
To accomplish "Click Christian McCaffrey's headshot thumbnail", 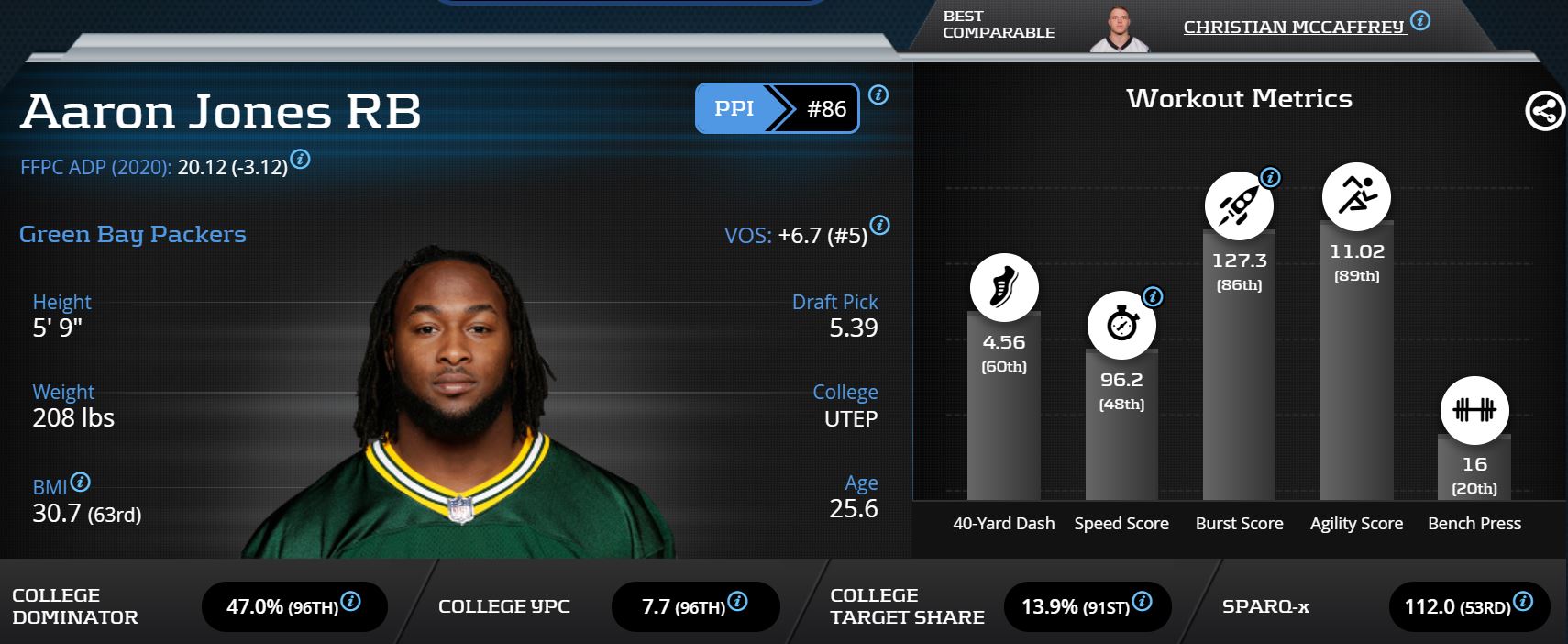I will [x=1119, y=30].
